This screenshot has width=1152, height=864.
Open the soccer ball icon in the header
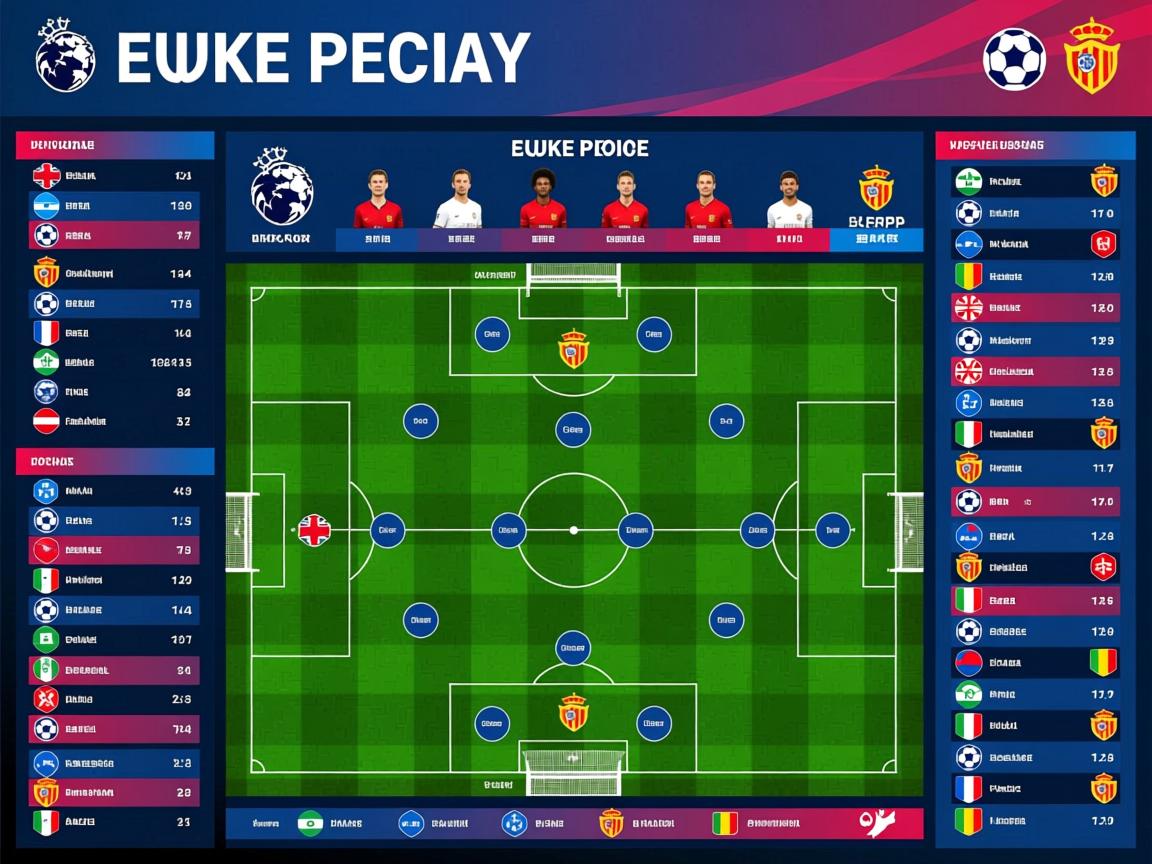pyautogui.click(x=1014, y=59)
